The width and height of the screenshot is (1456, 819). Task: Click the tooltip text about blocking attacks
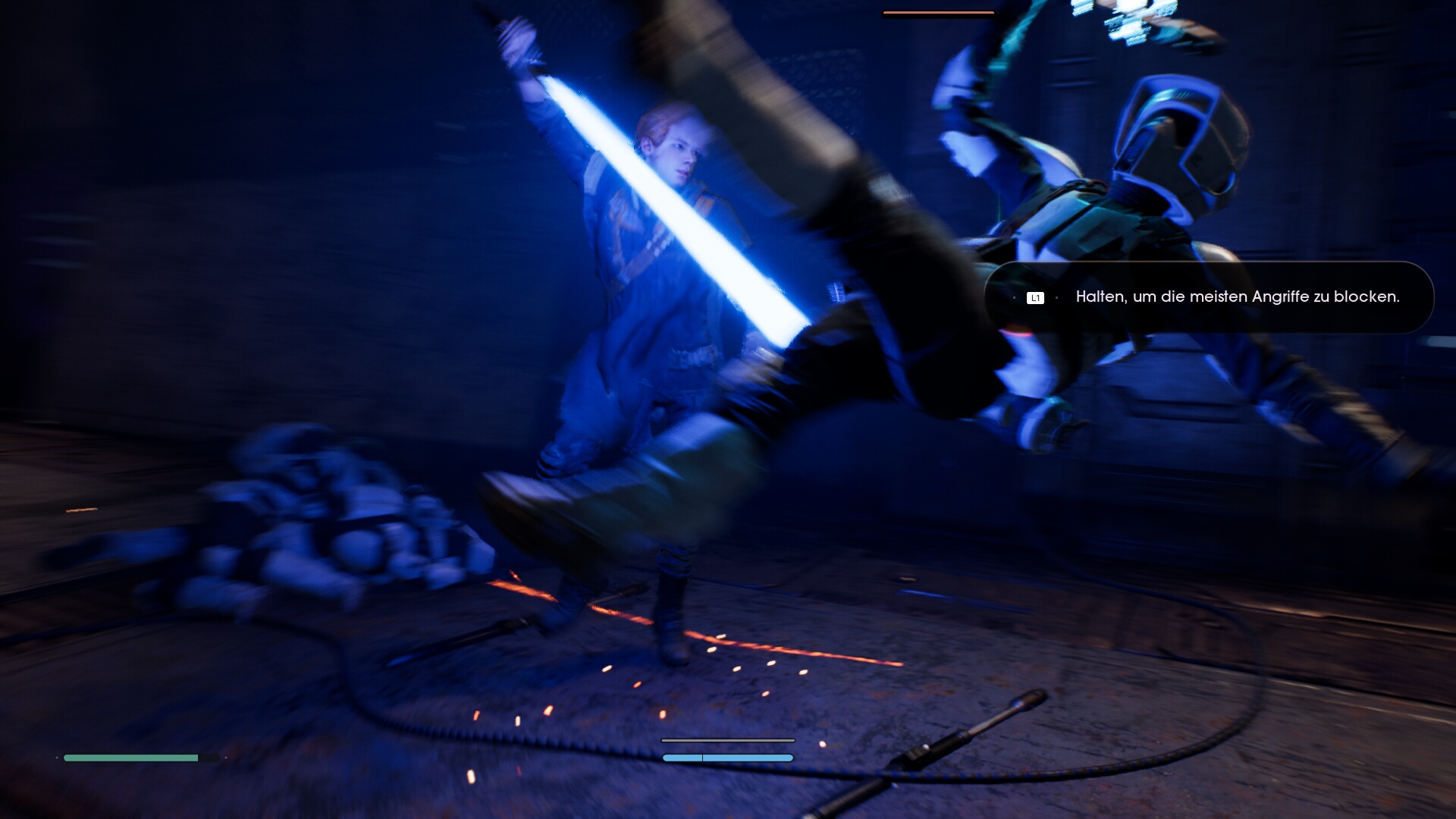(1238, 298)
